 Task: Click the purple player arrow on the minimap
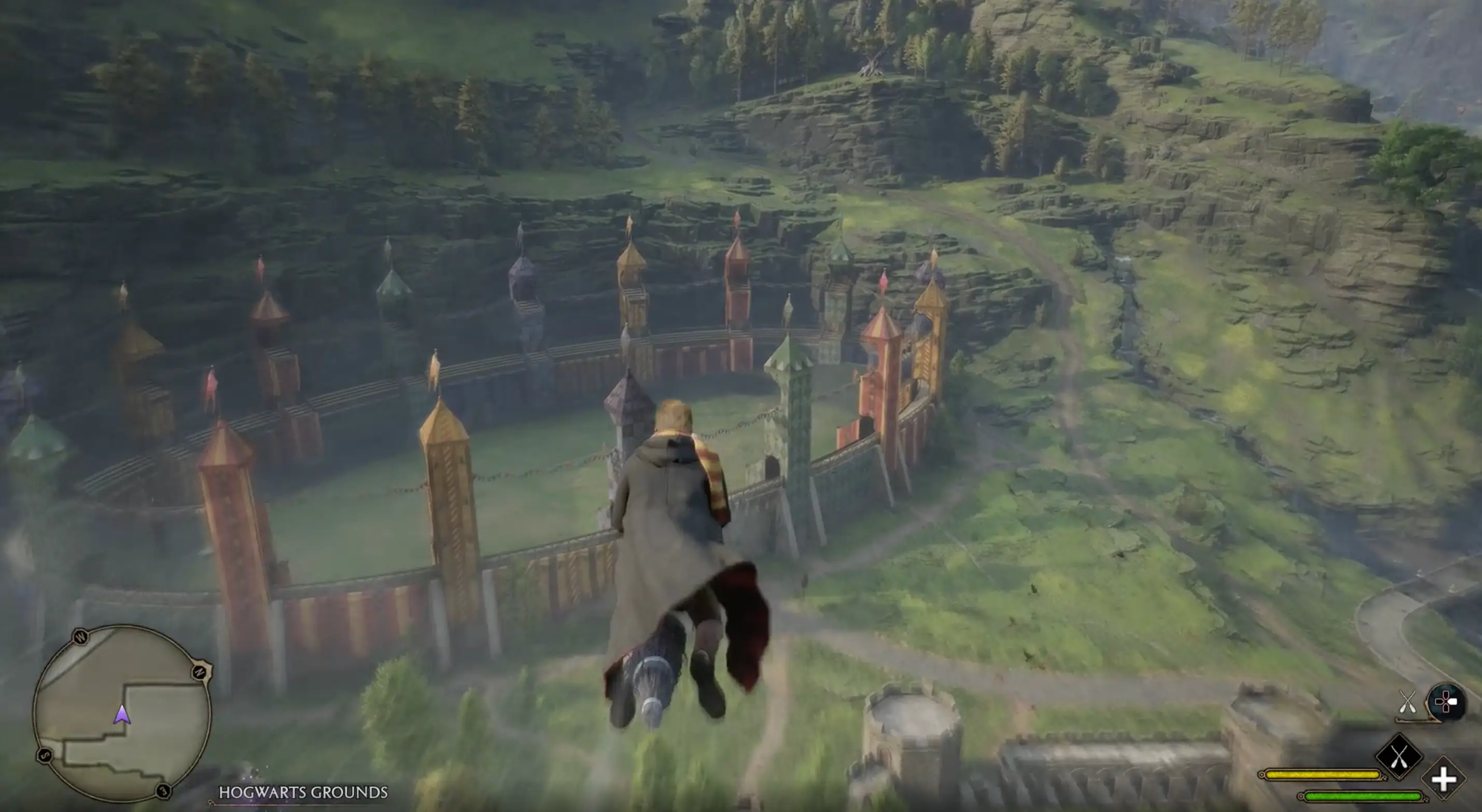(x=121, y=715)
